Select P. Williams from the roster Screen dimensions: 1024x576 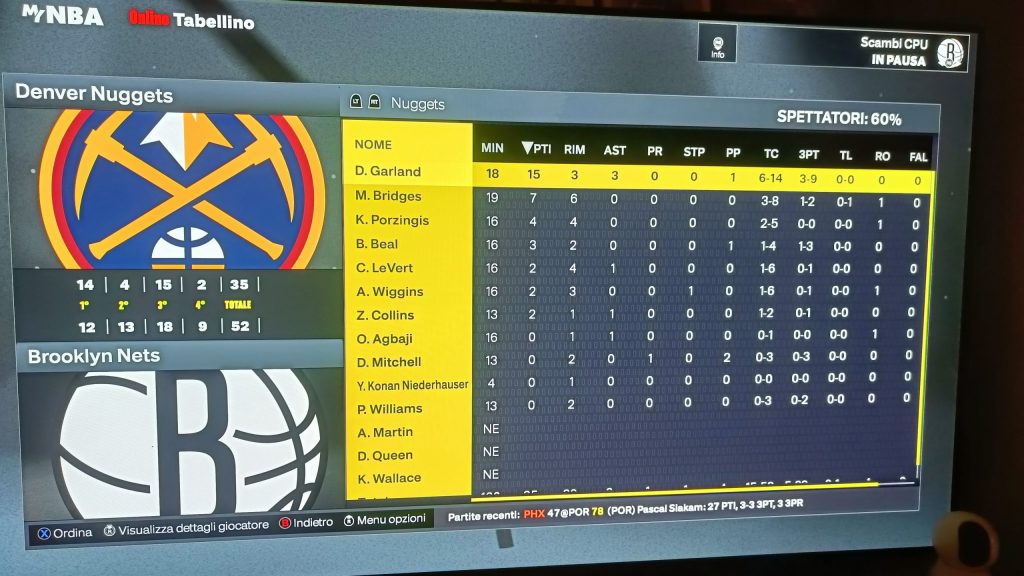click(389, 409)
